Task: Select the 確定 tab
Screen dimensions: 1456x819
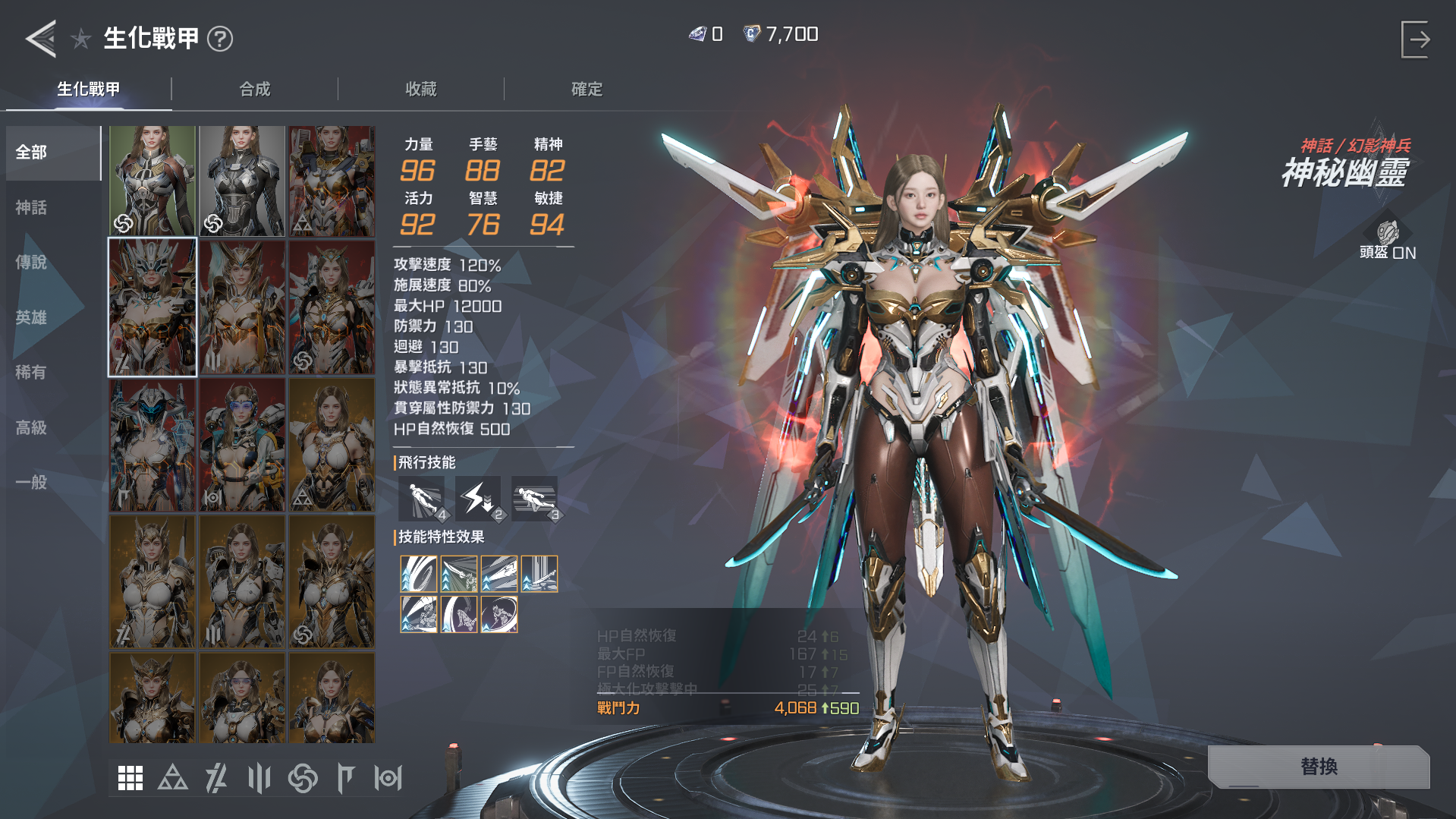Action: (586, 90)
